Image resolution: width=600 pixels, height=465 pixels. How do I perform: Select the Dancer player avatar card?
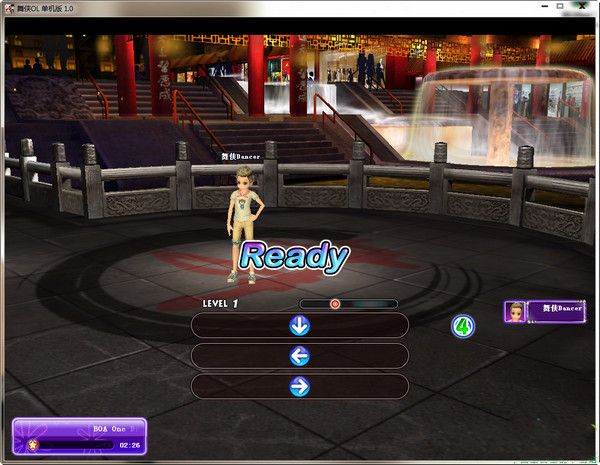tap(545, 311)
